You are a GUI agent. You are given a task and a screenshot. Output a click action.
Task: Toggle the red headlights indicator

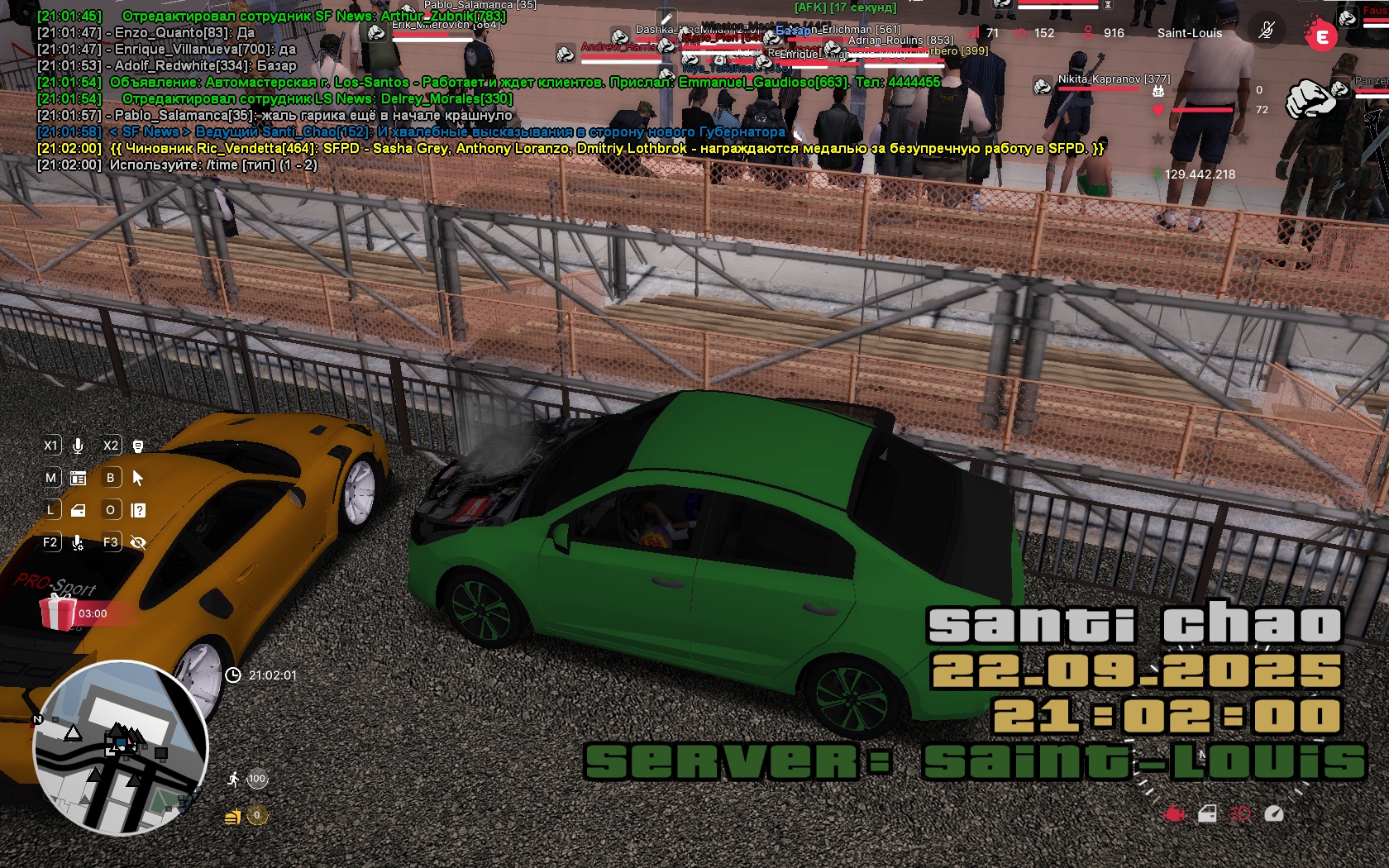1240,814
